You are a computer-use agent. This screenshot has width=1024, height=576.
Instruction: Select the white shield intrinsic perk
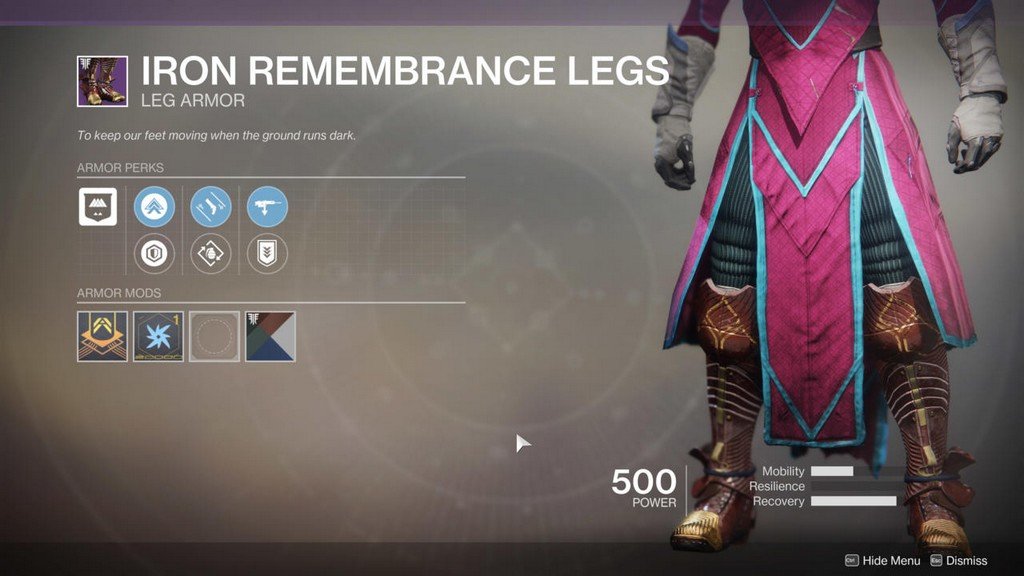coord(98,207)
